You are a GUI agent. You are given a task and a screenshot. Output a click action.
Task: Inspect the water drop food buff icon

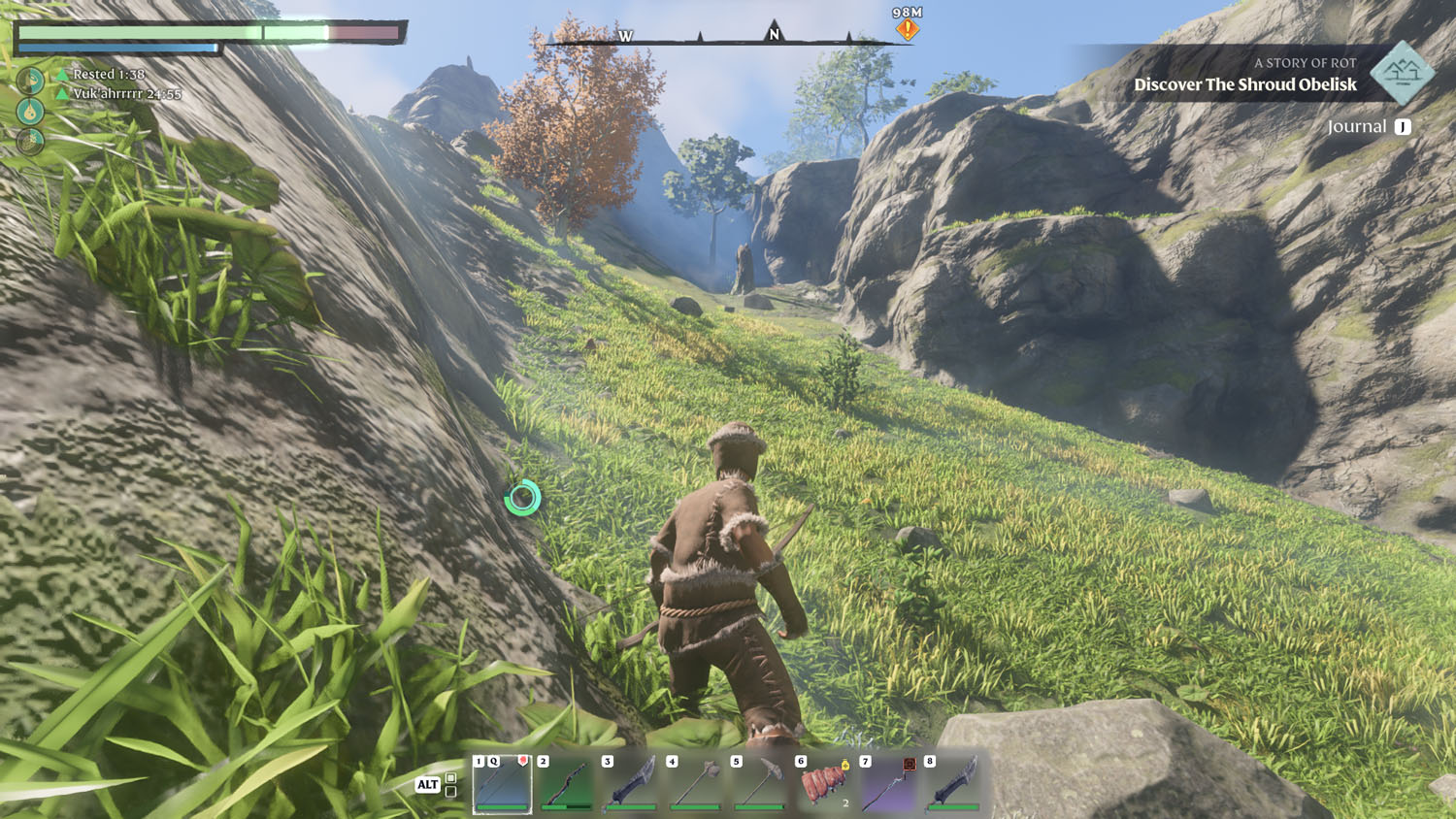click(30, 111)
